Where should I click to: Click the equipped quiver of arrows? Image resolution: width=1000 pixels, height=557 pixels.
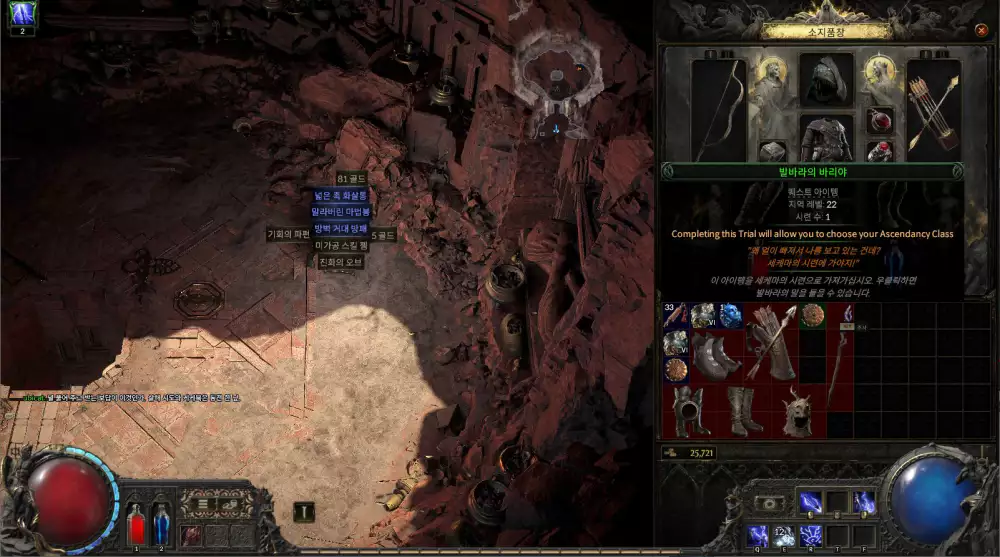coord(933,108)
